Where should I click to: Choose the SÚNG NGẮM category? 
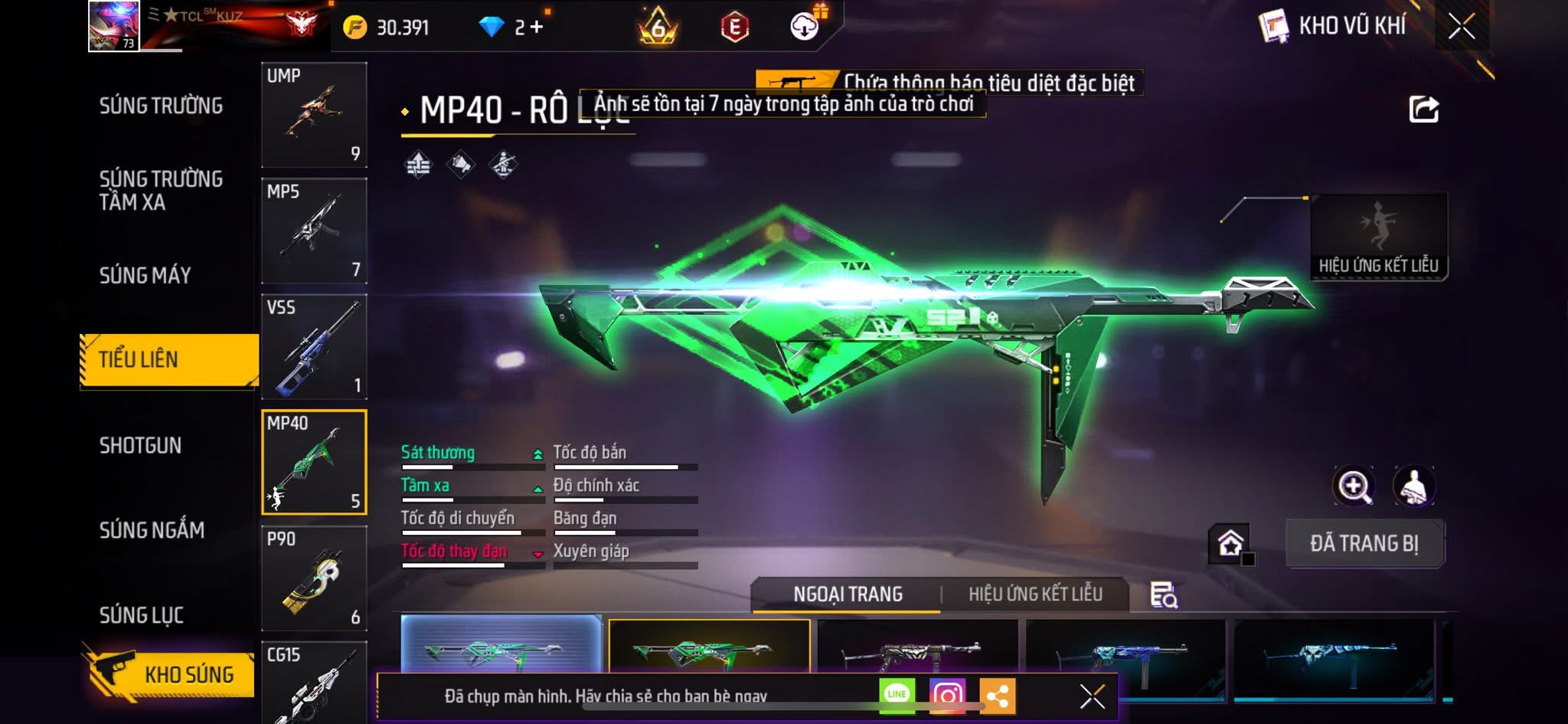(x=152, y=529)
